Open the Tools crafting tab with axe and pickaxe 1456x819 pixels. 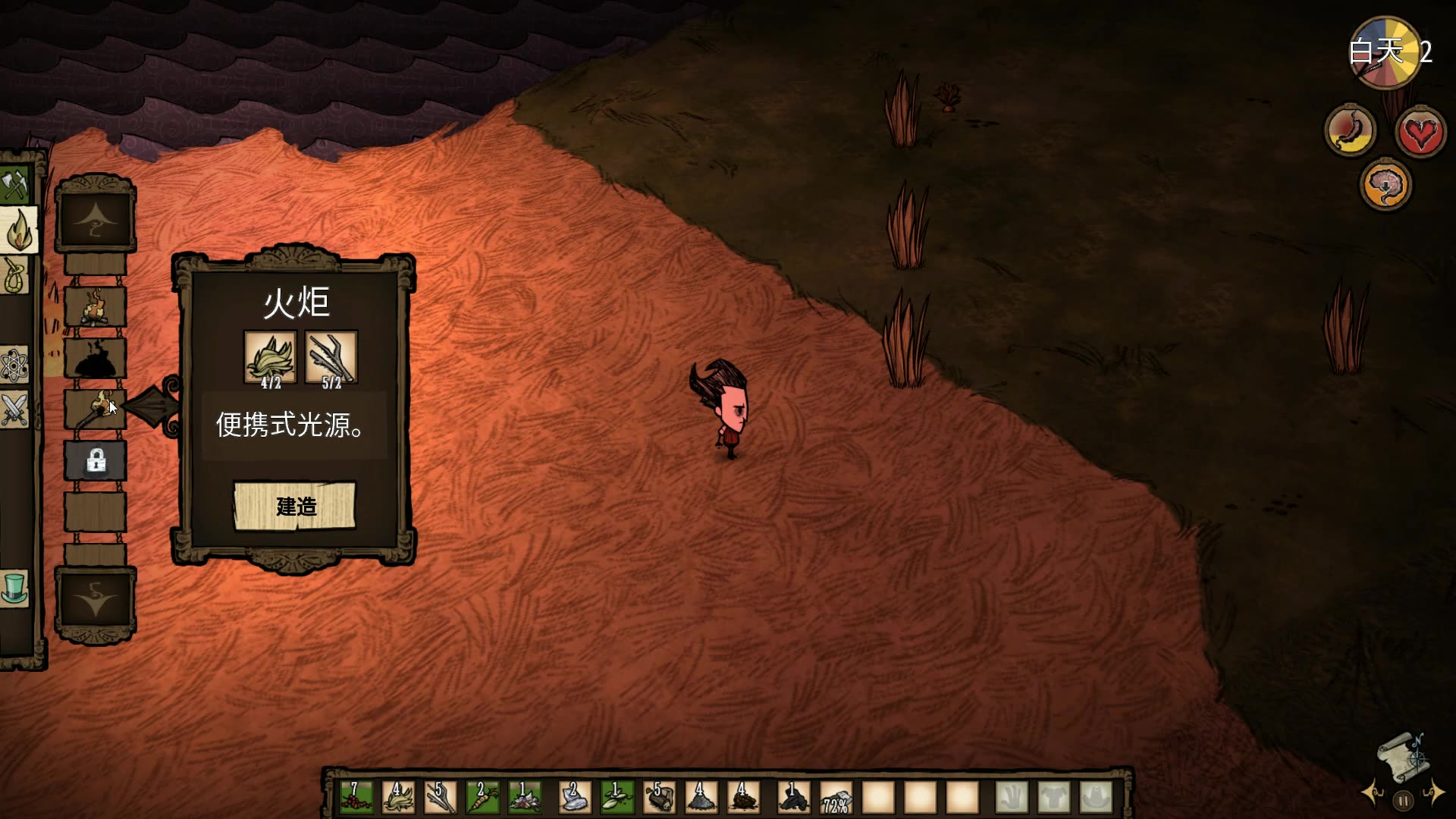[x=15, y=186]
